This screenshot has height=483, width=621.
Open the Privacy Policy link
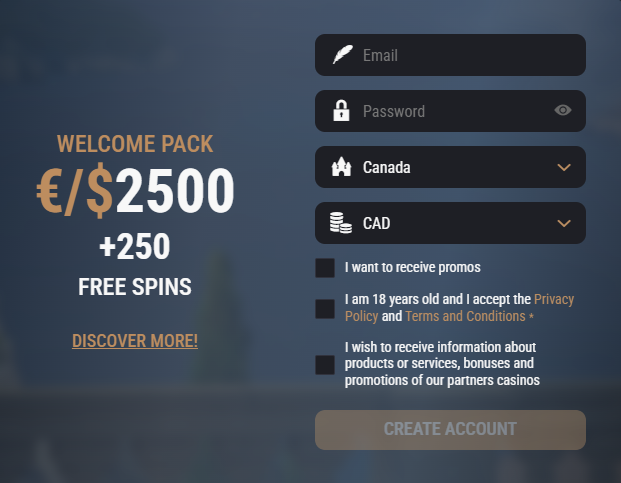click(x=554, y=299)
